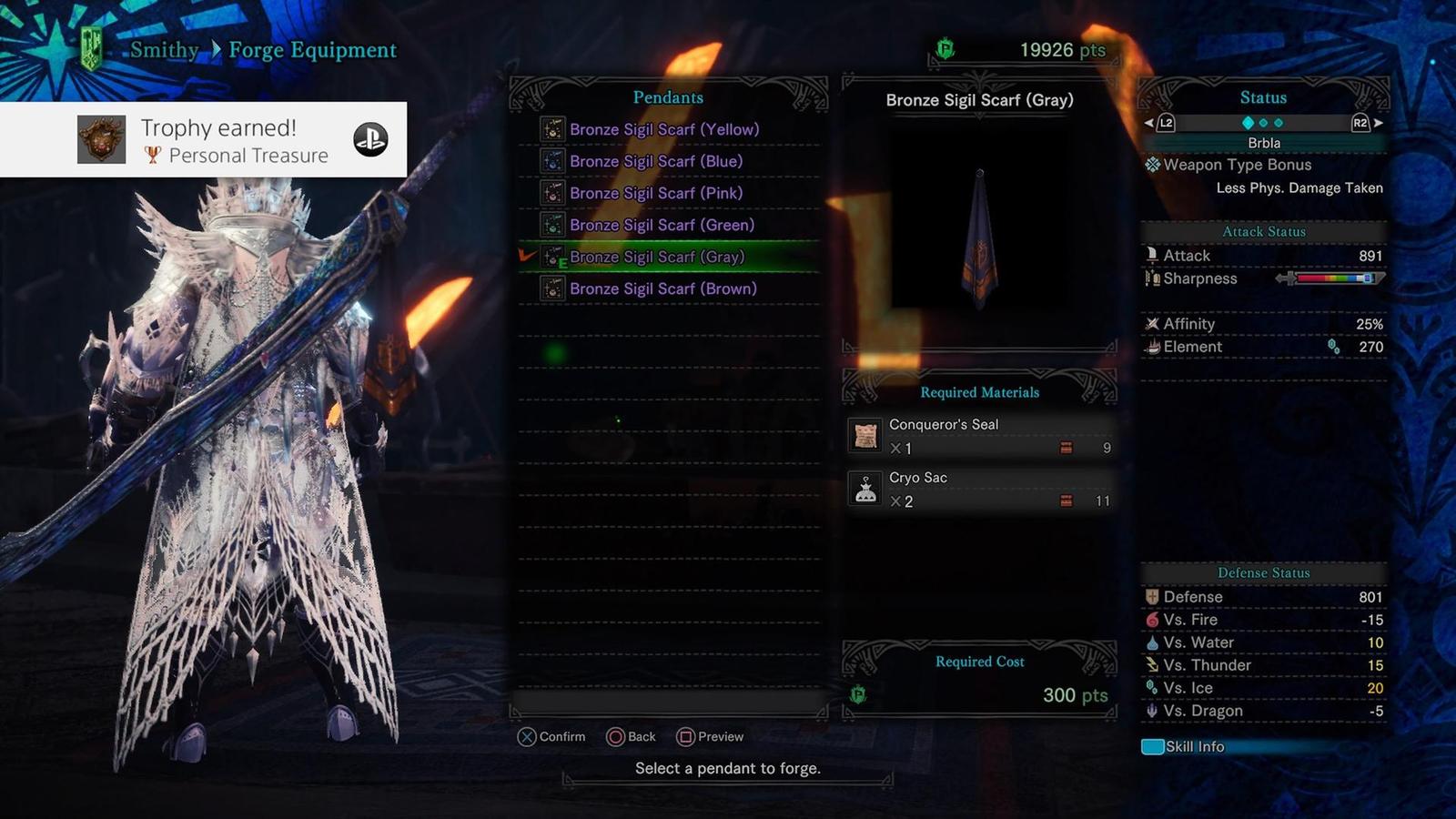The width and height of the screenshot is (1456, 819).
Task: Select Bronze Sigil Scarf (Yellow) pendant
Action: tap(663, 129)
